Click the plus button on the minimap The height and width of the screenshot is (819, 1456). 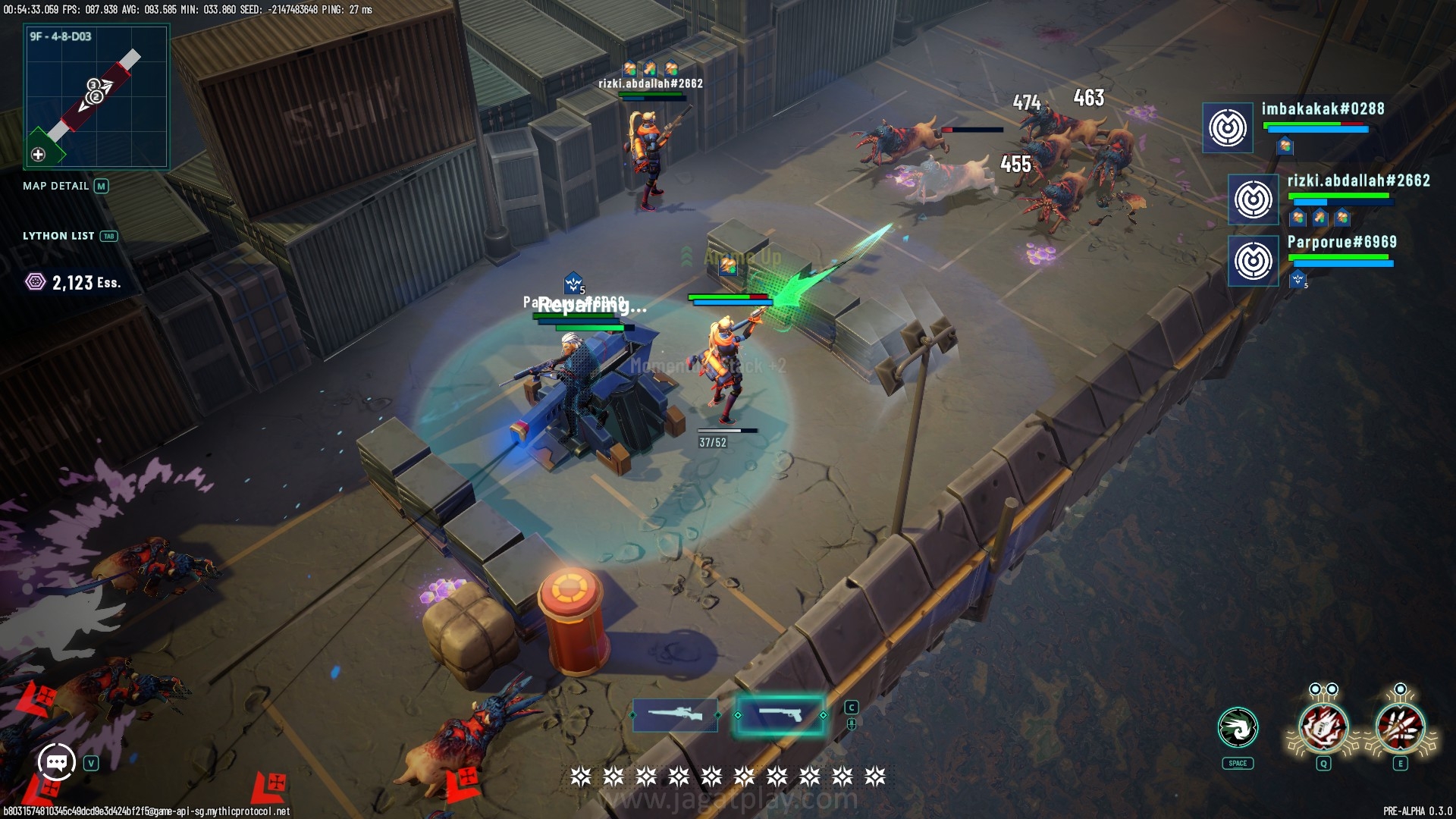(38, 155)
